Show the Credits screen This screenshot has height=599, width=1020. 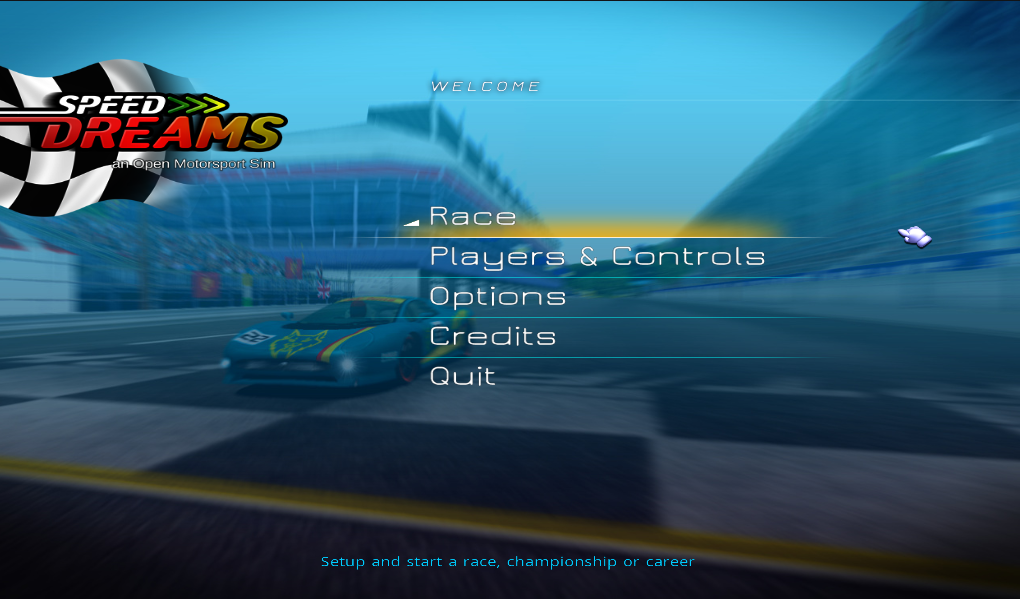[x=492, y=337]
